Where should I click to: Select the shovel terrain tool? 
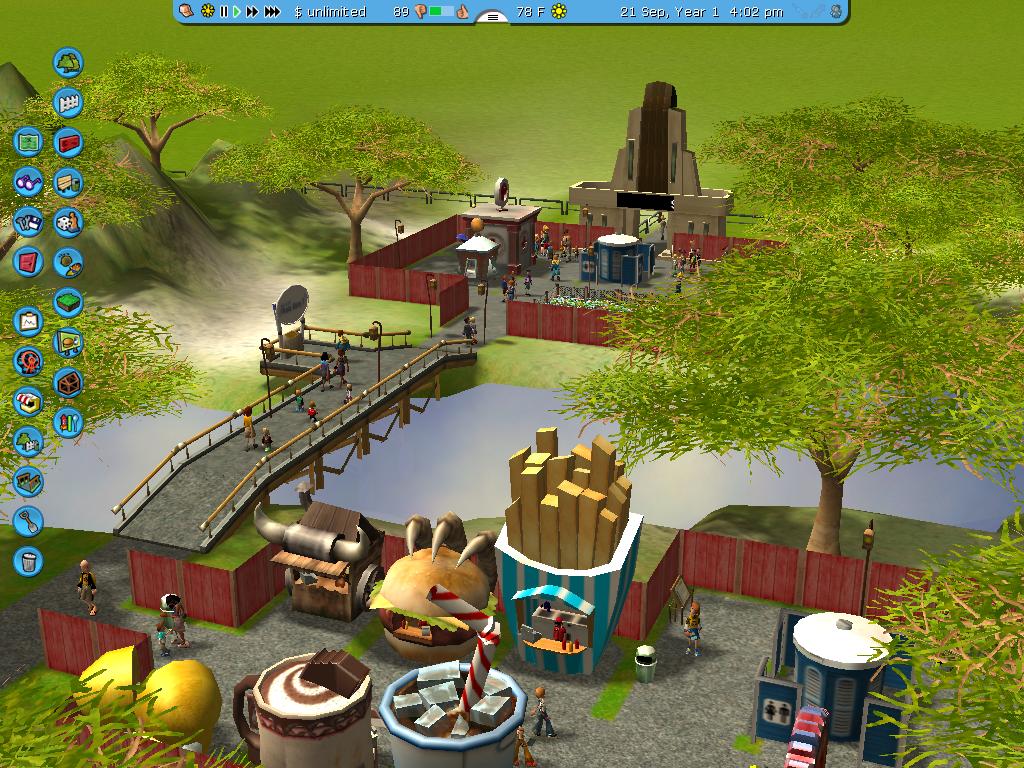(28, 521)
